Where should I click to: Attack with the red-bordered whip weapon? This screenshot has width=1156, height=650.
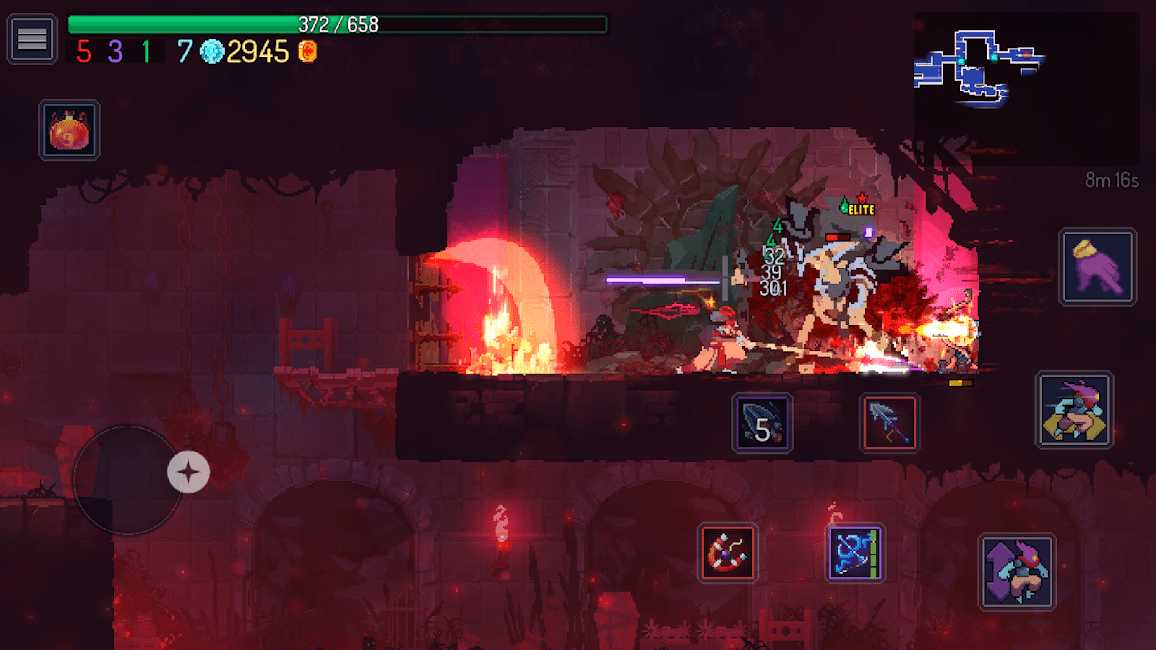(727, 553)
